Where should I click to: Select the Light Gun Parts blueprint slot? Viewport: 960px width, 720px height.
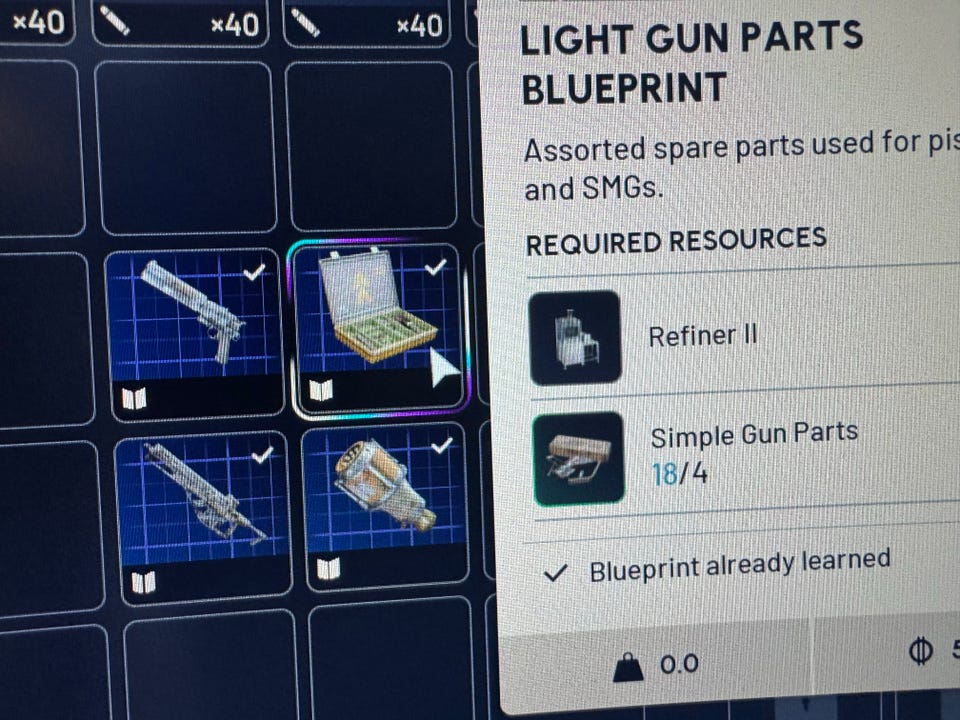pyautogui.click(x=378, y=327)
